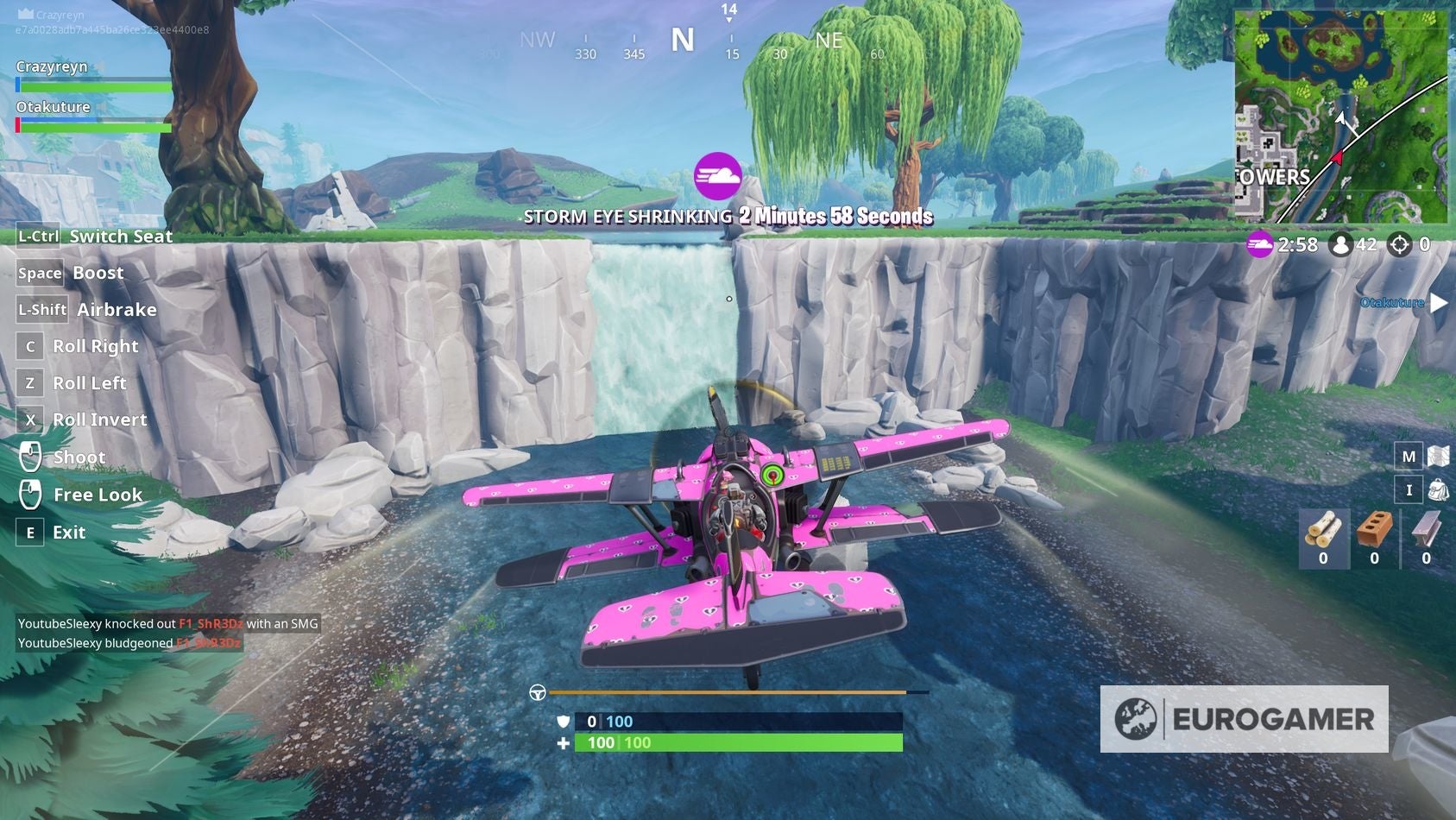Click the Eurogamer logo watermark
The image size is (1456, 820).
[1243, 717]
